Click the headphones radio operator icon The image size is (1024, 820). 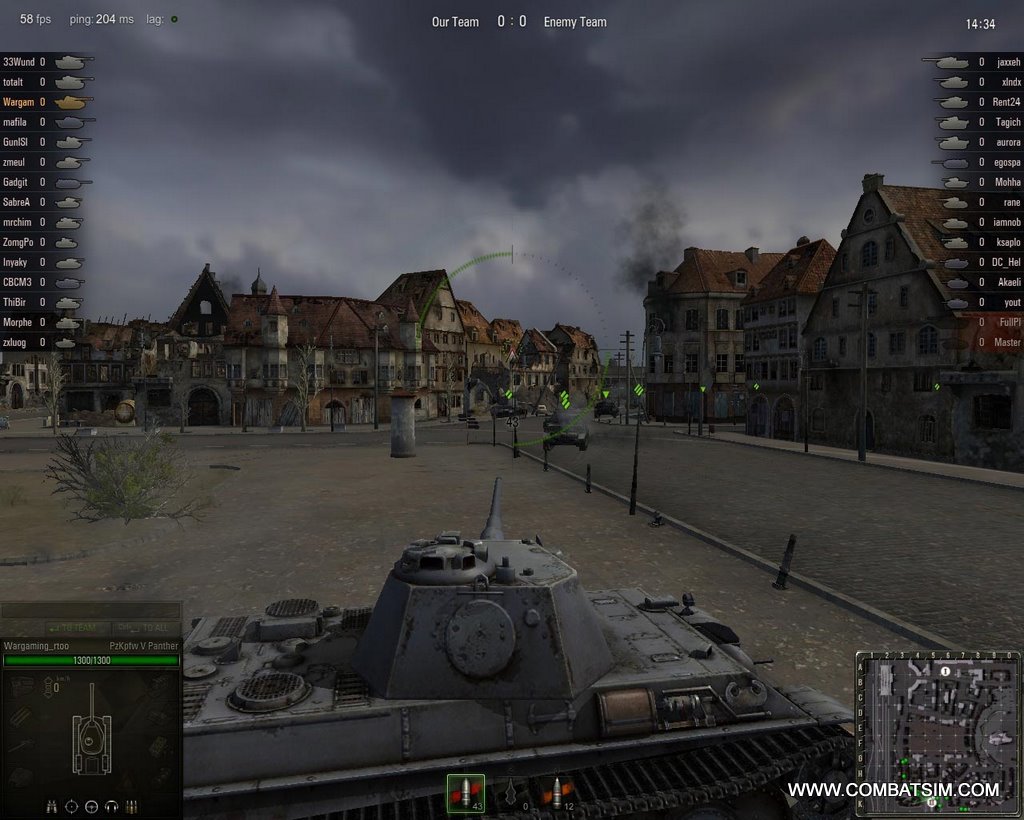pyautogui.click(x=111, y=806)
